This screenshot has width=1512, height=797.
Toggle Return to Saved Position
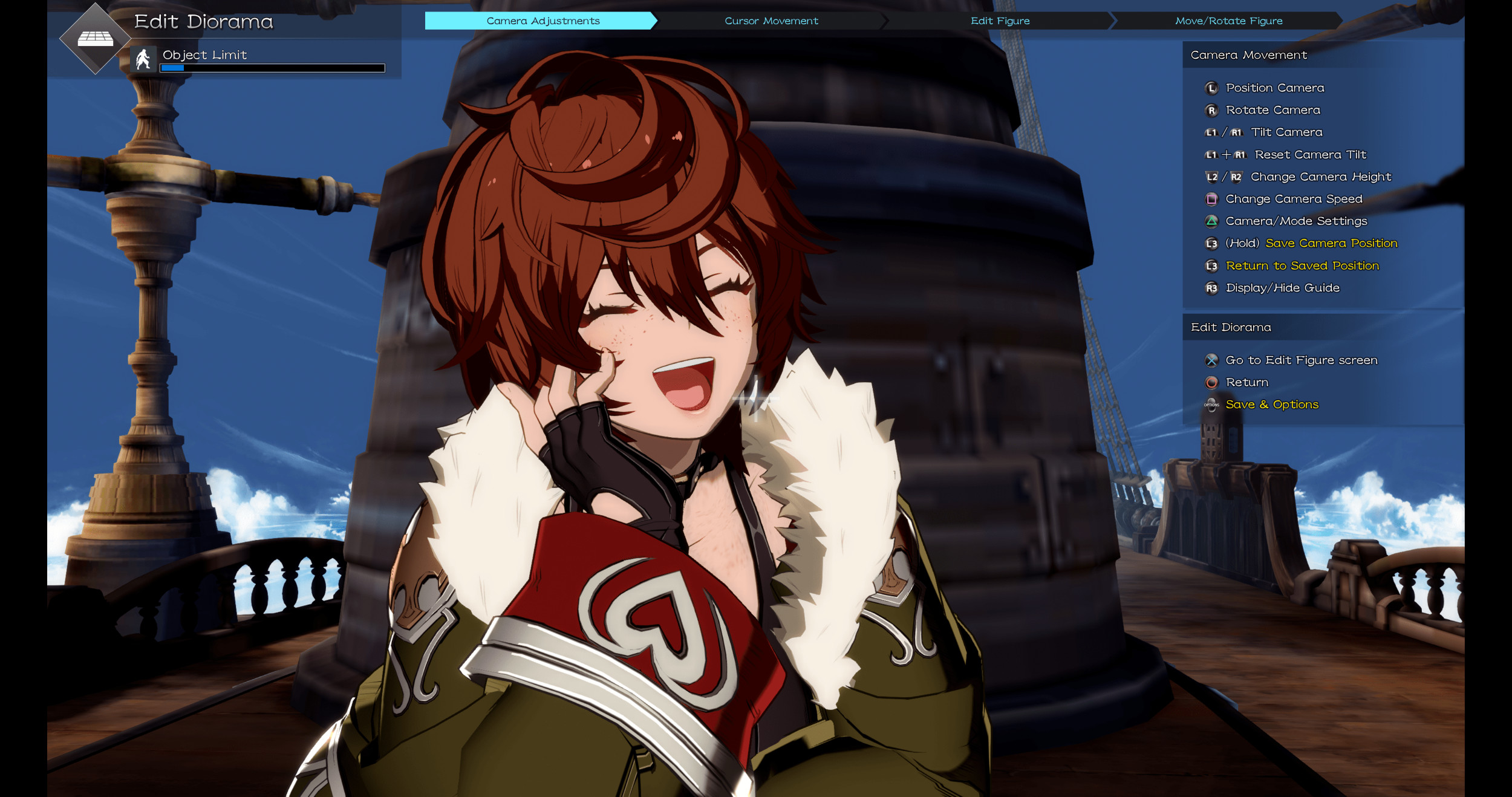[x=1303, y=265]
